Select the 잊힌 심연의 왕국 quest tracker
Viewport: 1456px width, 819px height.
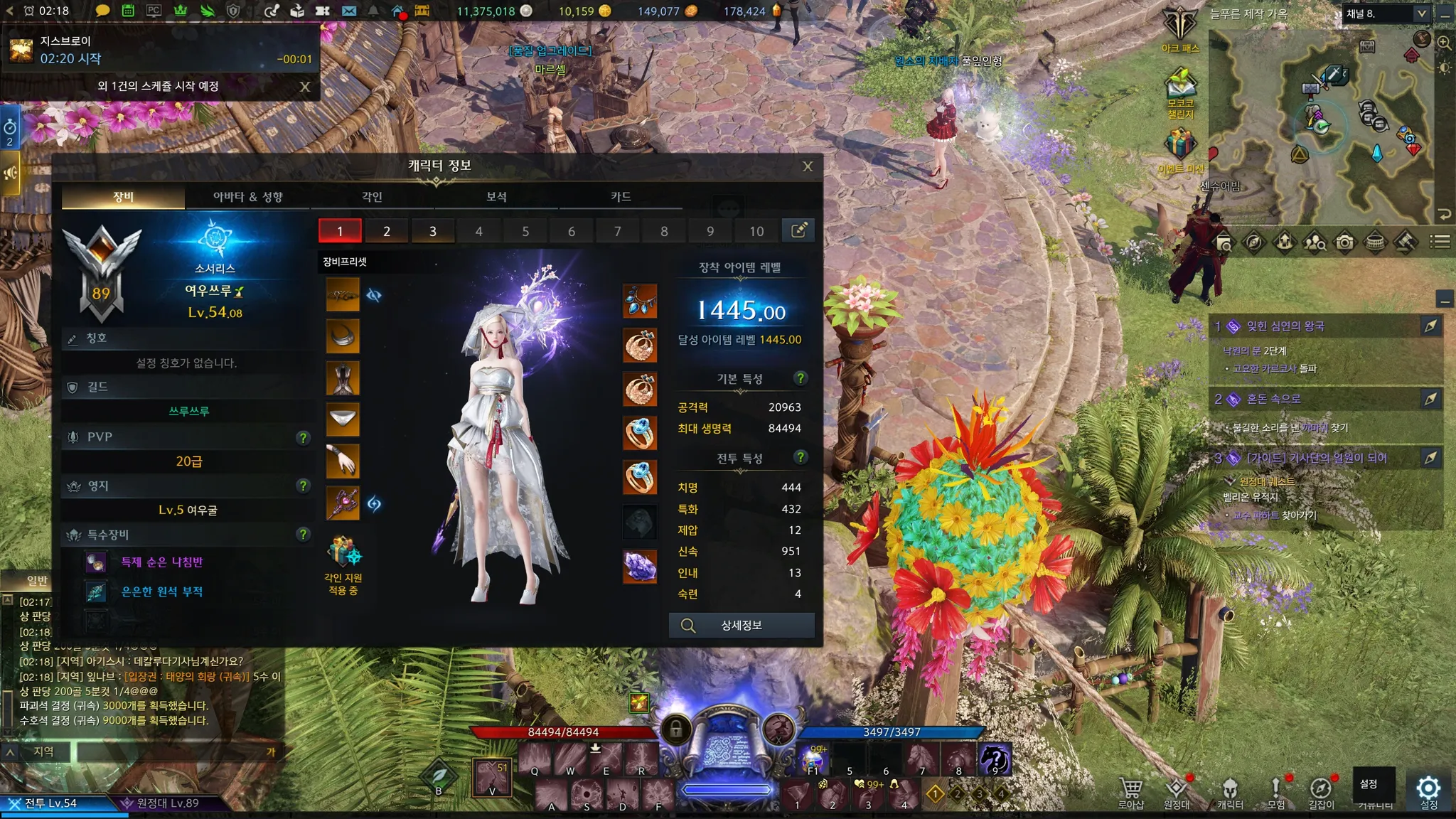pos(1285,326)
